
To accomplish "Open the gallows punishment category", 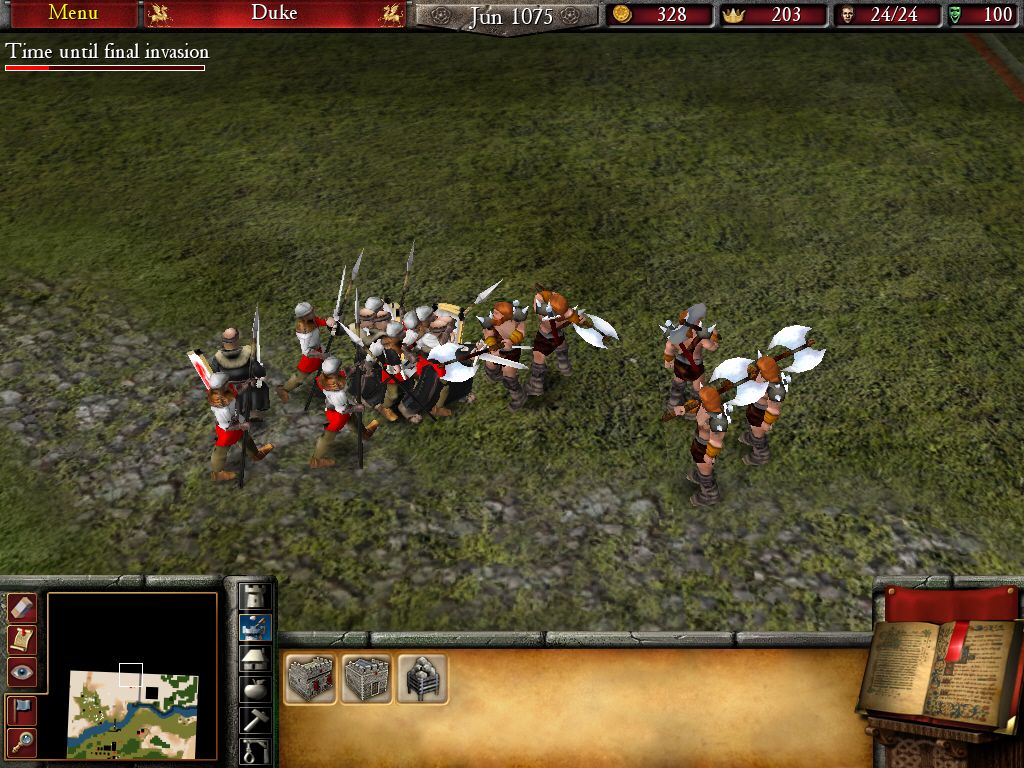I will [x=255, y=750].
